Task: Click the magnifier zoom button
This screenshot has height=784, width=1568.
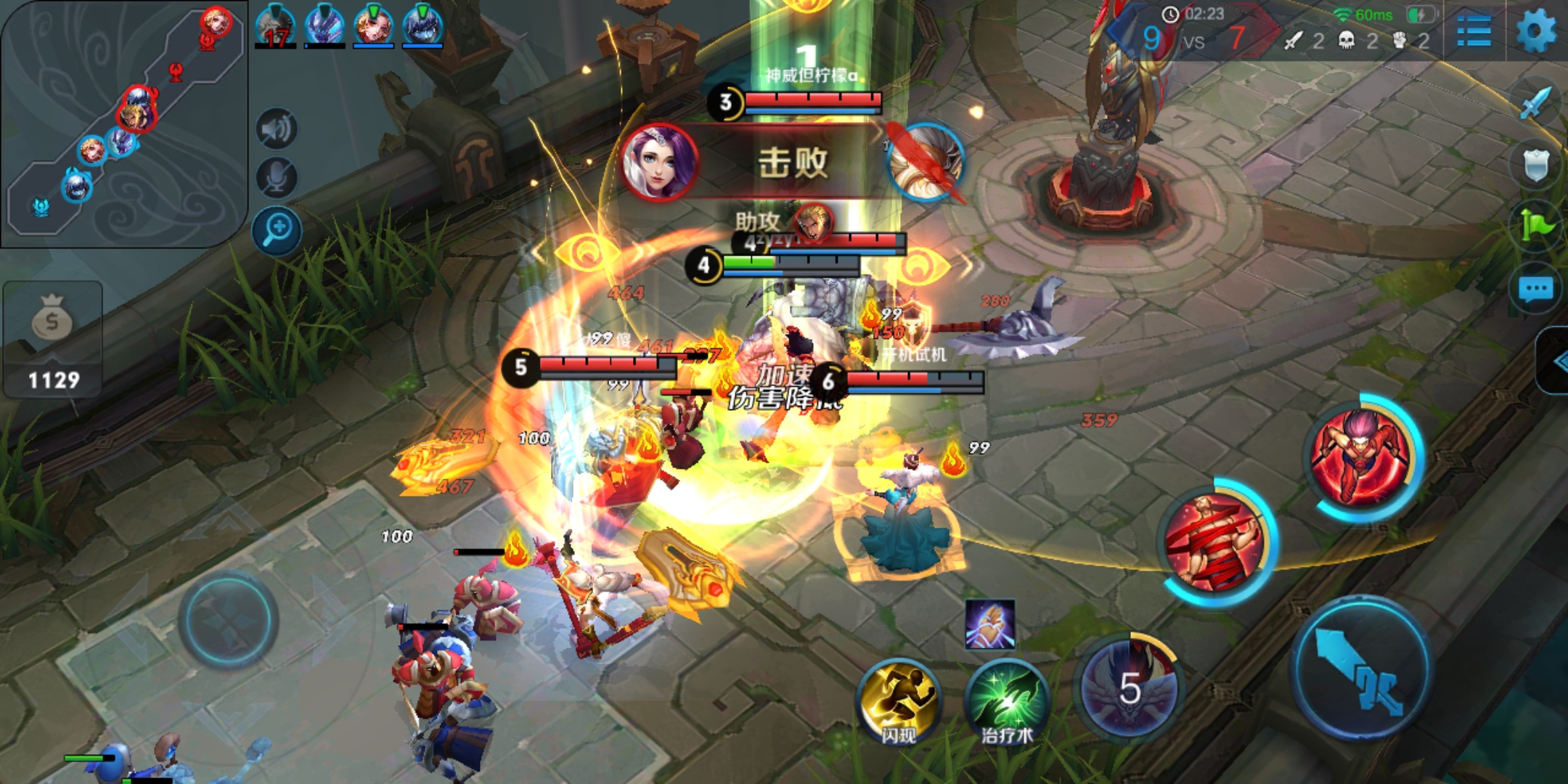Action: [277, 232]
